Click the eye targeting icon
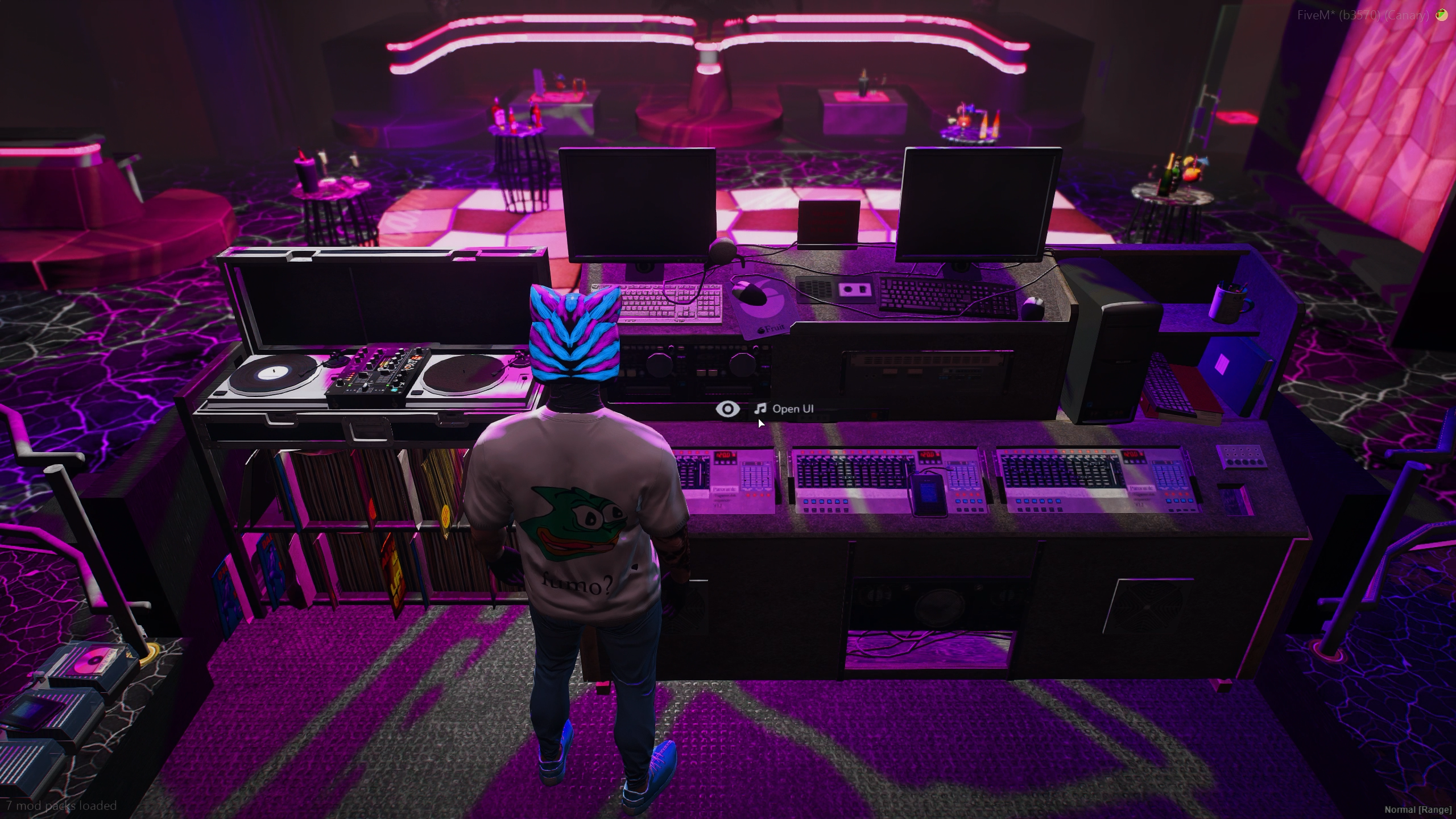Screen dimensions: 1456x819 tap(727, 409)
